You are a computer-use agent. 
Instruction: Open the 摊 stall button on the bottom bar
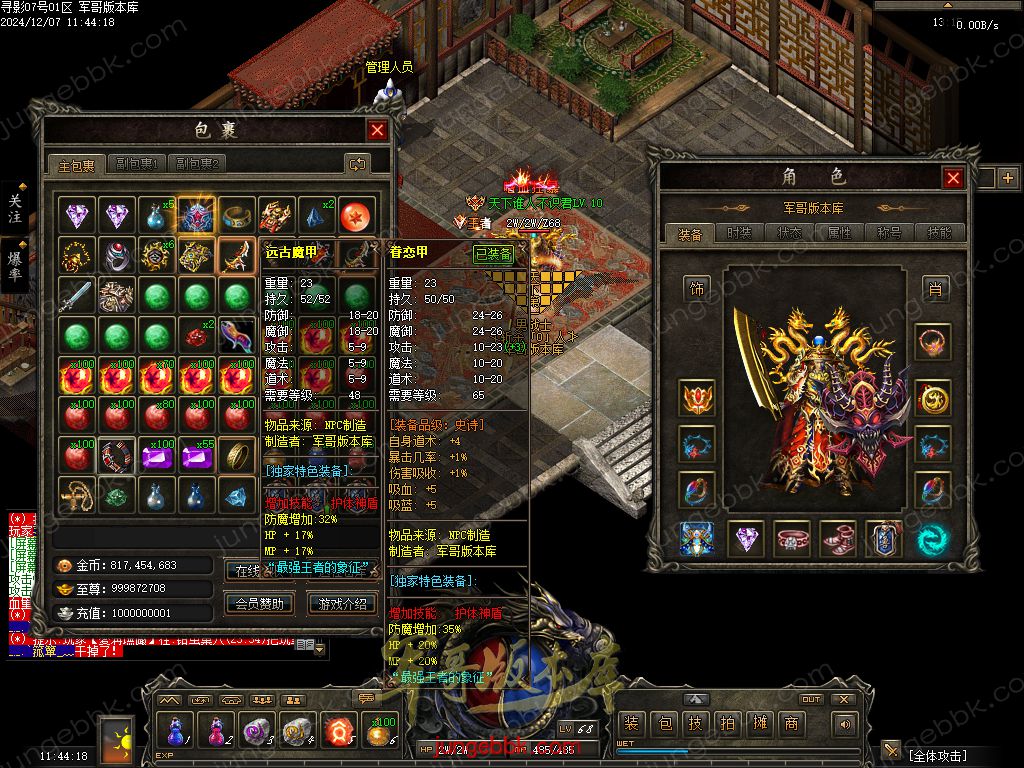(760, 724)
